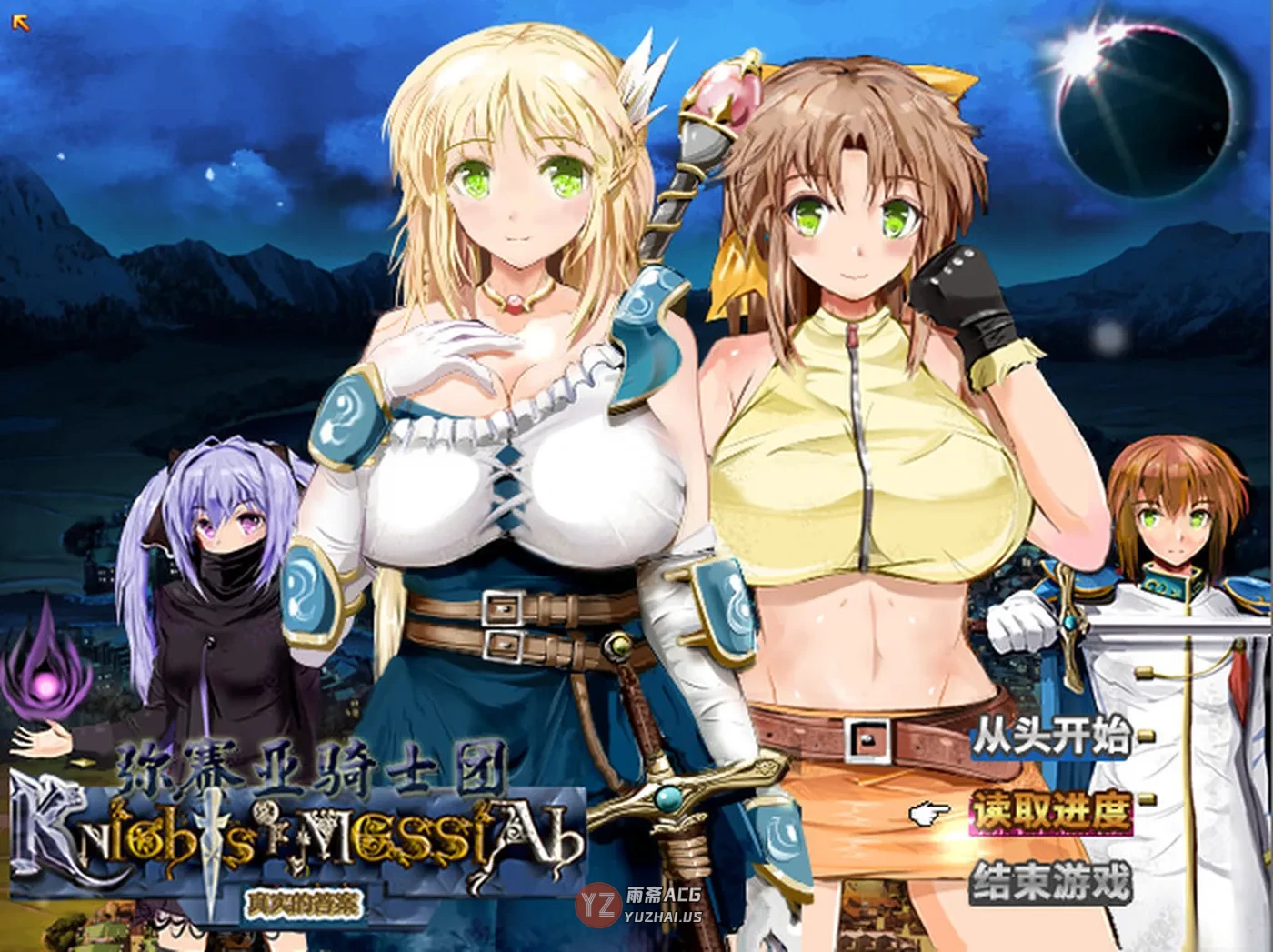
Task: Start a new game with 从头开始
Action: (x=1051, y=737)
